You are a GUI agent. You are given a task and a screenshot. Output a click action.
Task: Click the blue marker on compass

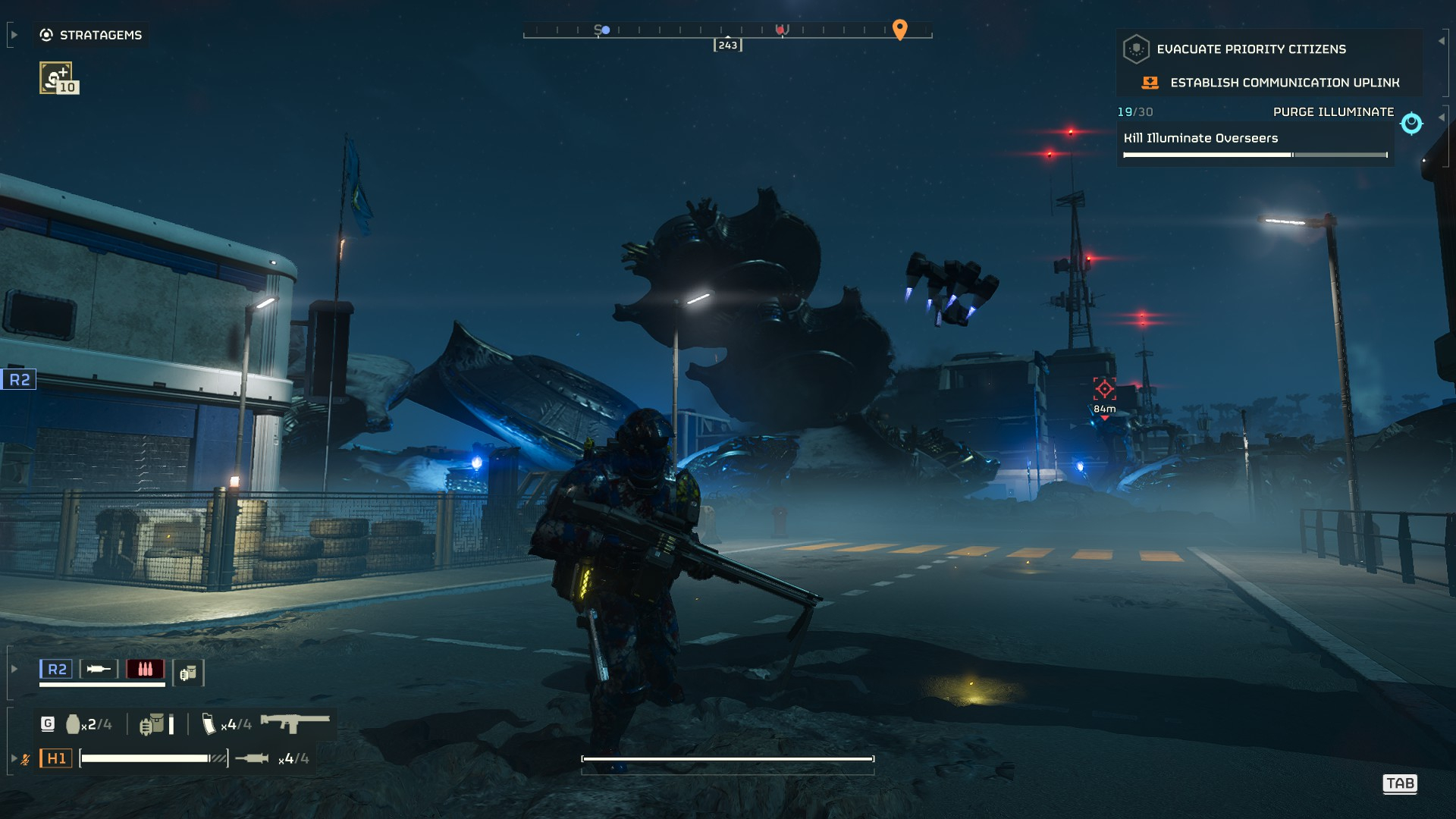point(605,30)
